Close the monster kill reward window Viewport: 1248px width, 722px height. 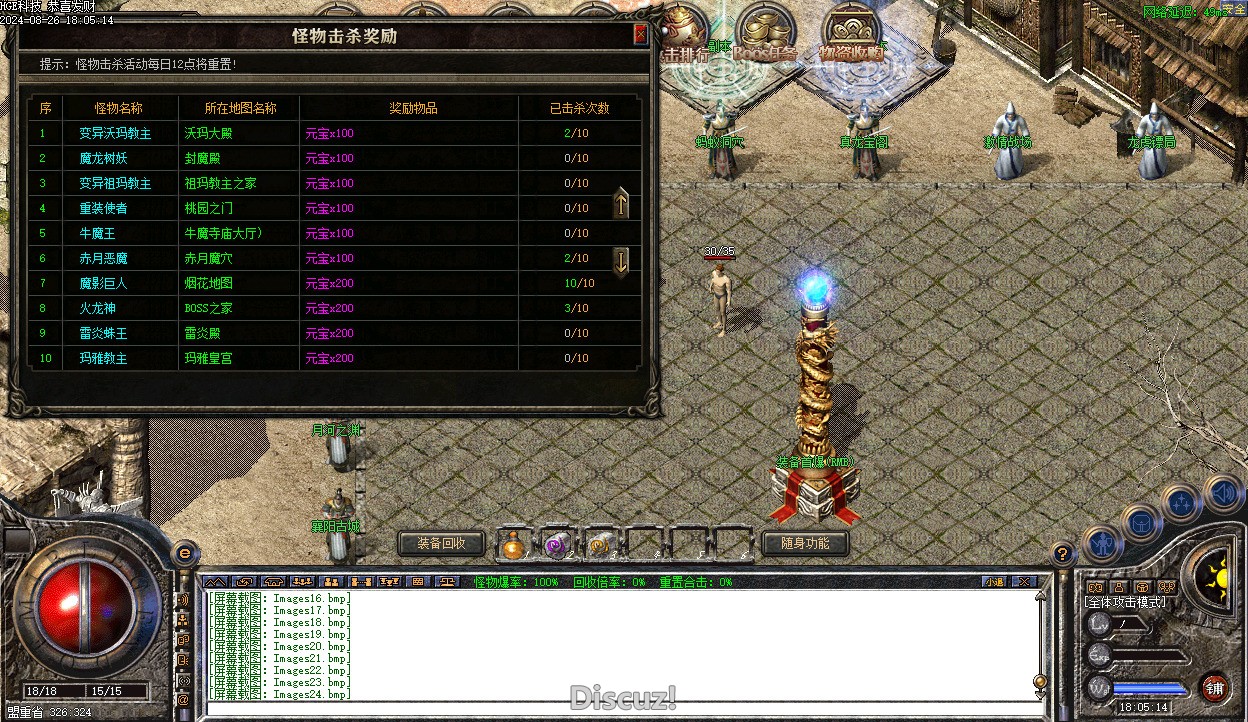(640, 35)
